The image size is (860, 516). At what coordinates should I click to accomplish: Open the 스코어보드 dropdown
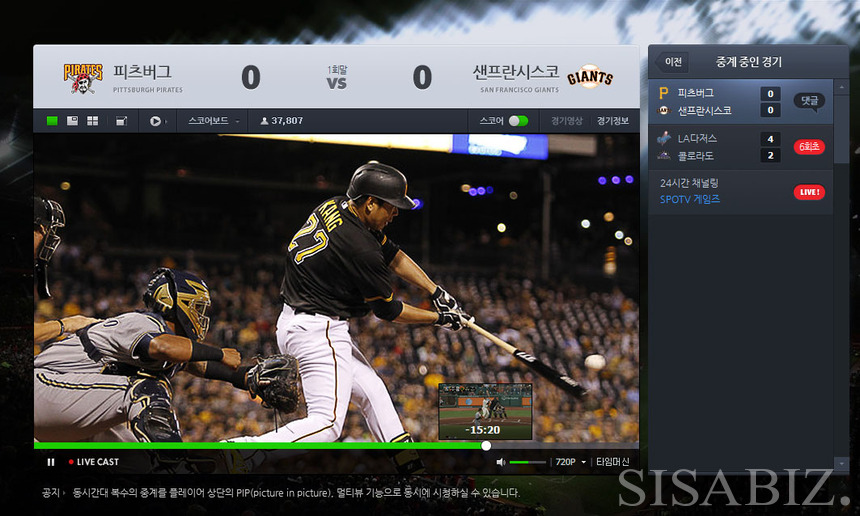pyautogui.click(x=214, y=121)
